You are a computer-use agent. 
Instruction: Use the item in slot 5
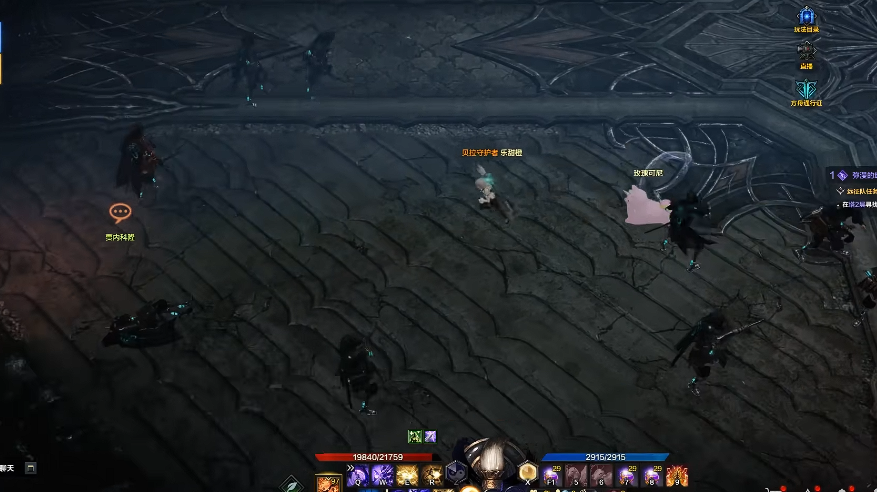point(577,476)
